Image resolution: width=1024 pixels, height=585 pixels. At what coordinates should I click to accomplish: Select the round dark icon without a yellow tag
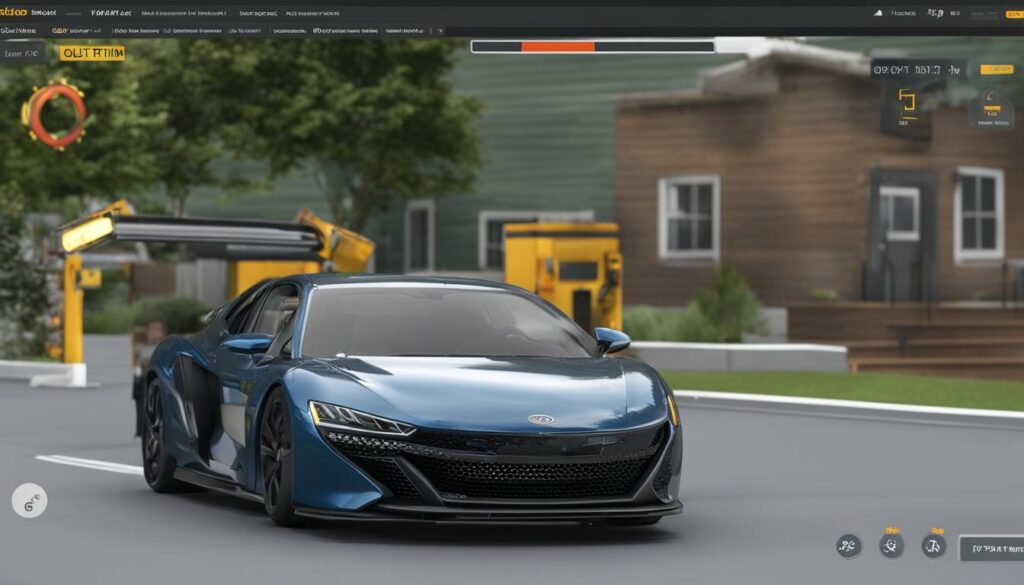point(849,545)
